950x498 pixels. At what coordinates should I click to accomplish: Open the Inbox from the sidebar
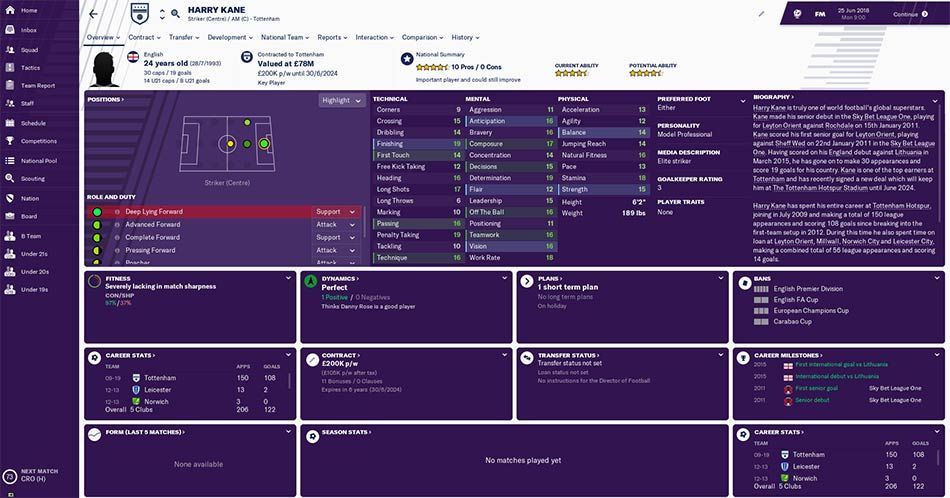click(28, 30)
